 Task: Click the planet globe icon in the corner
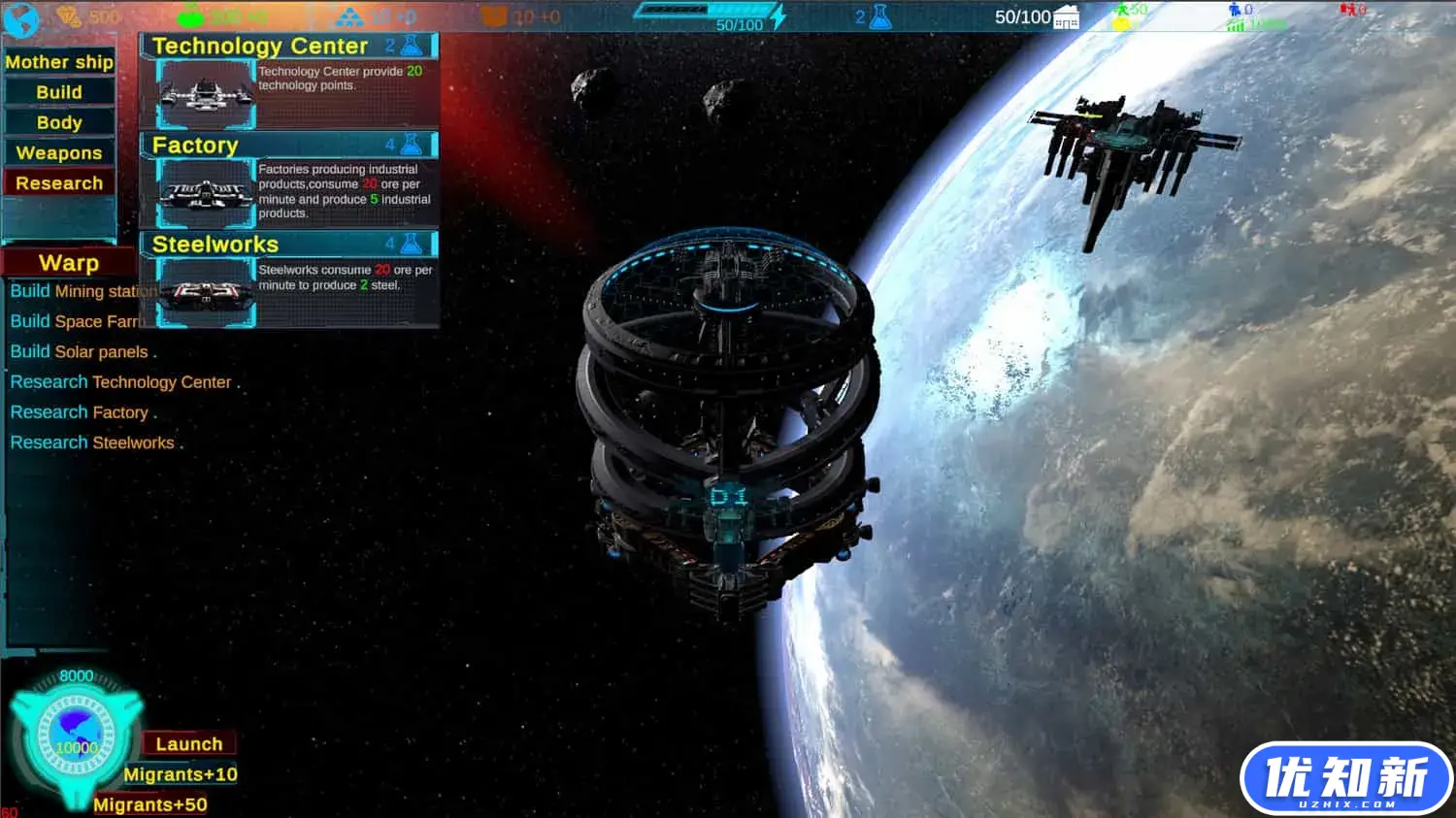click(21, 19)
